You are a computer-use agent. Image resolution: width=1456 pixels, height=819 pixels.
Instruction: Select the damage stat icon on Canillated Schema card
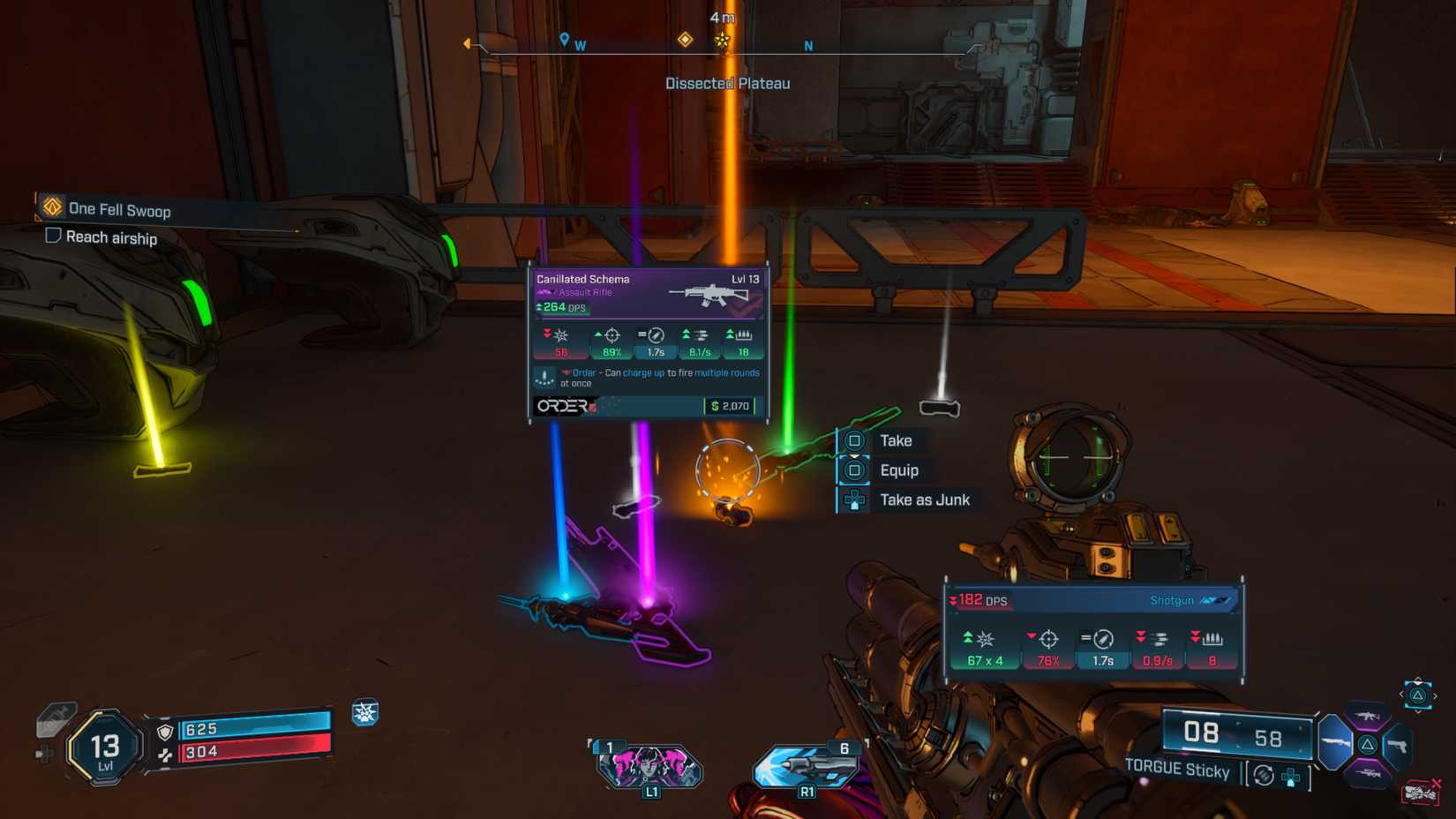click(x=560, y=336)
